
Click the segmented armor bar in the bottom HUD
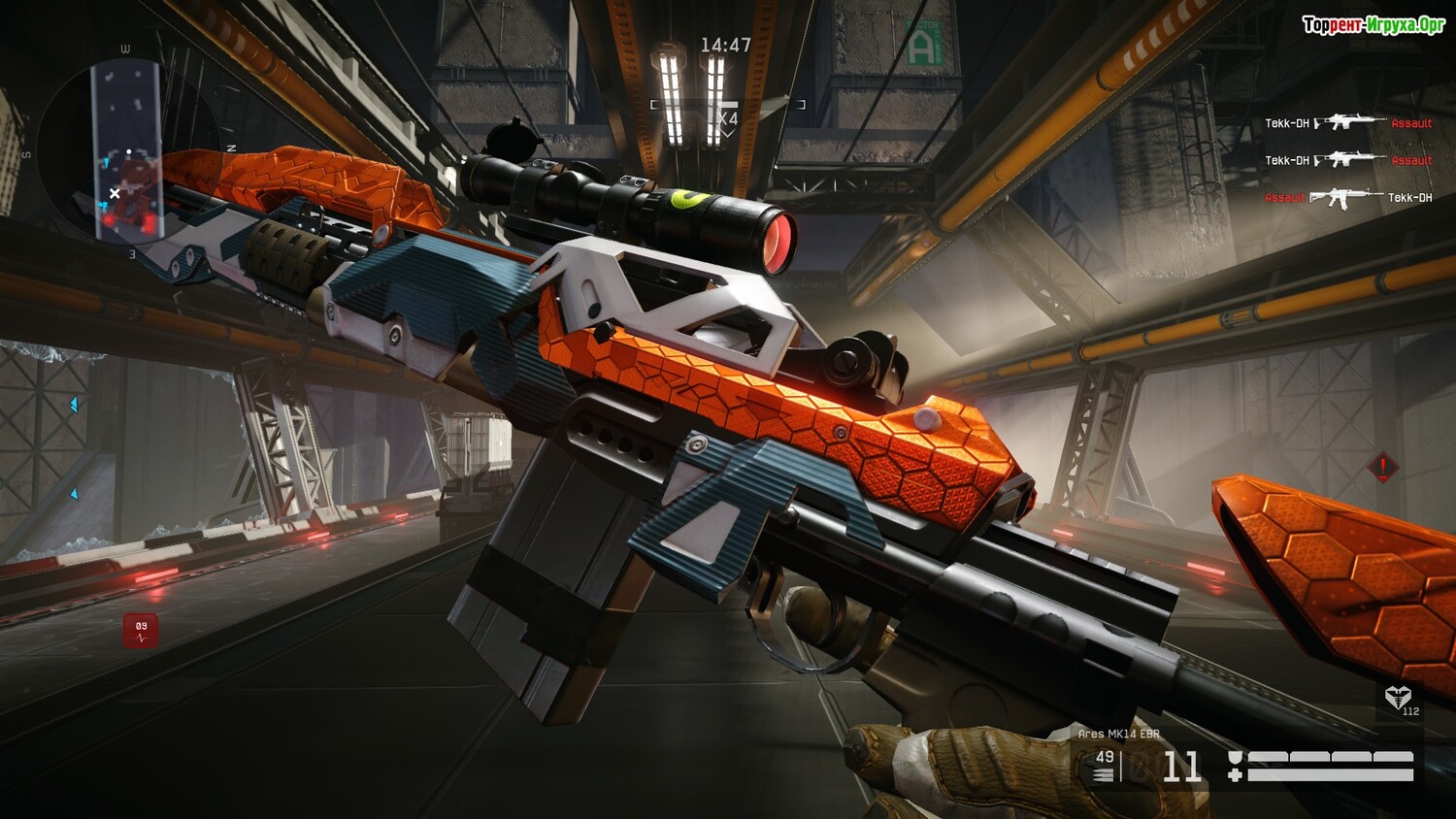click(1330, 755)
